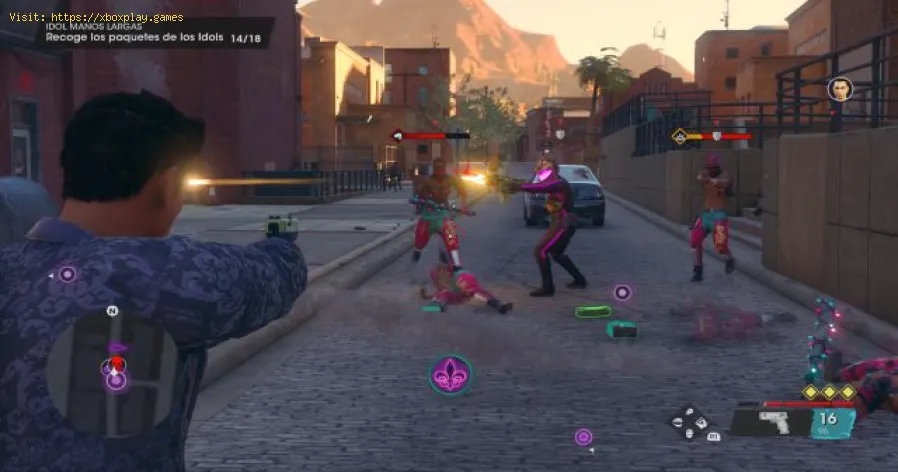The image size is (898, 472).
Task: Select the purple fleur-de-lis Saints marker
Action: [451, 375]
